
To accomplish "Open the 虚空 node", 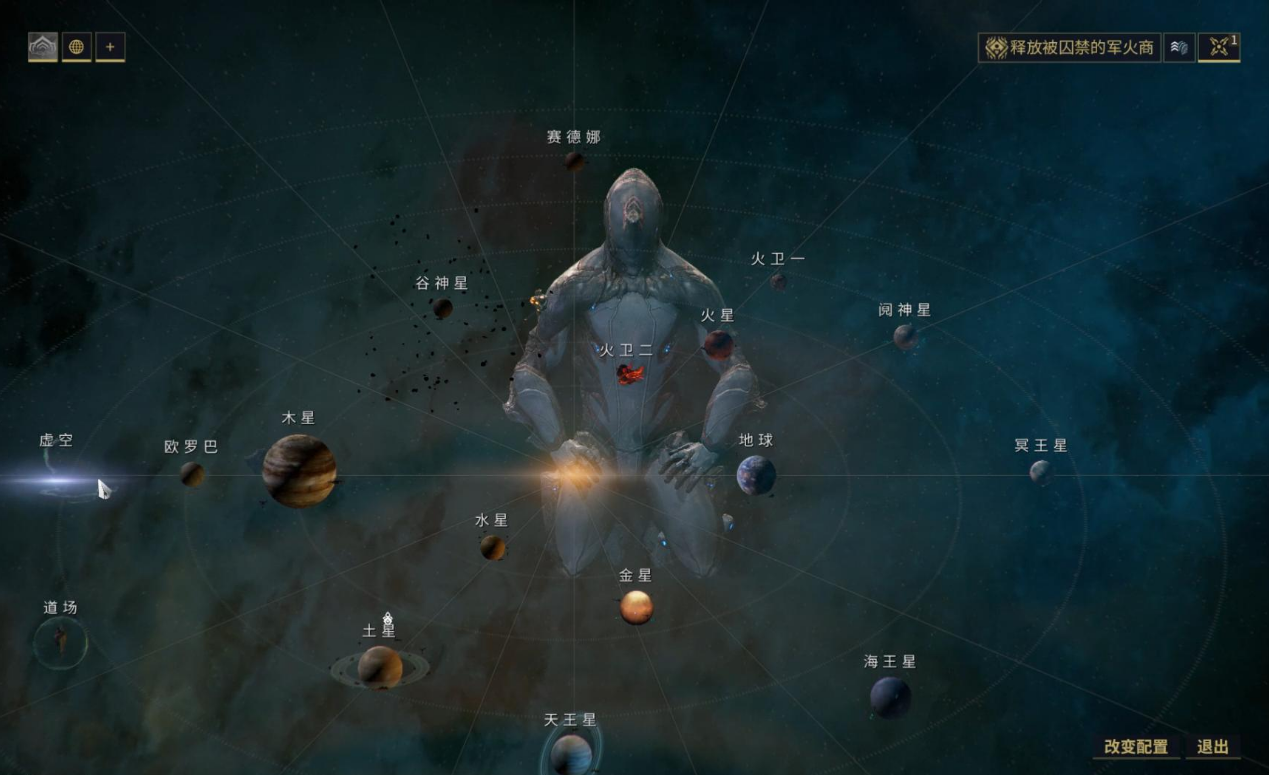I will click(x=57, y=480).
